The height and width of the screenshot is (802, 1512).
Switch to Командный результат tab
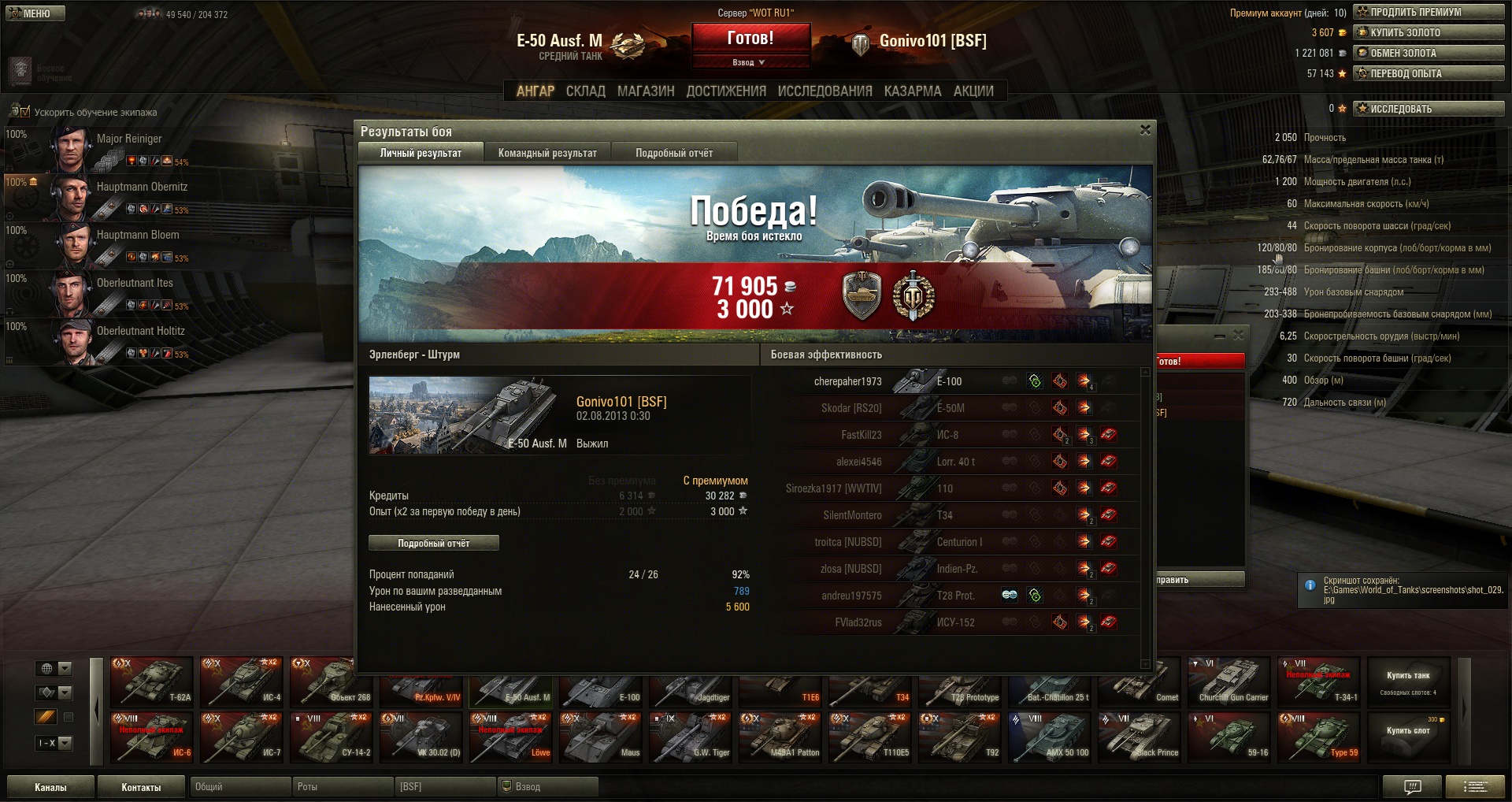547,153
